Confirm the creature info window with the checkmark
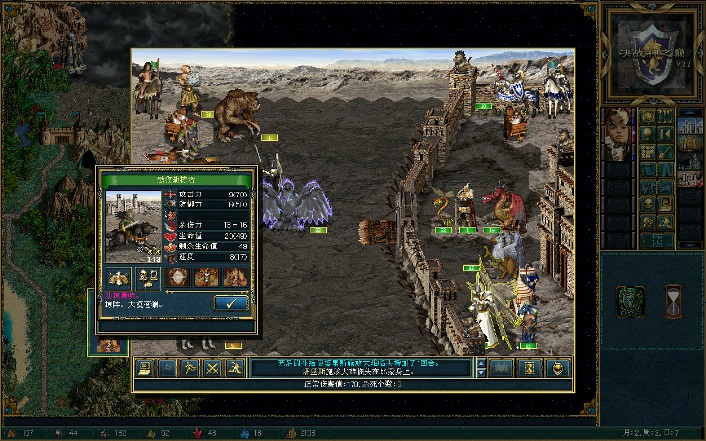This screenshot has width=706, height=441. (x=231, y=303)
